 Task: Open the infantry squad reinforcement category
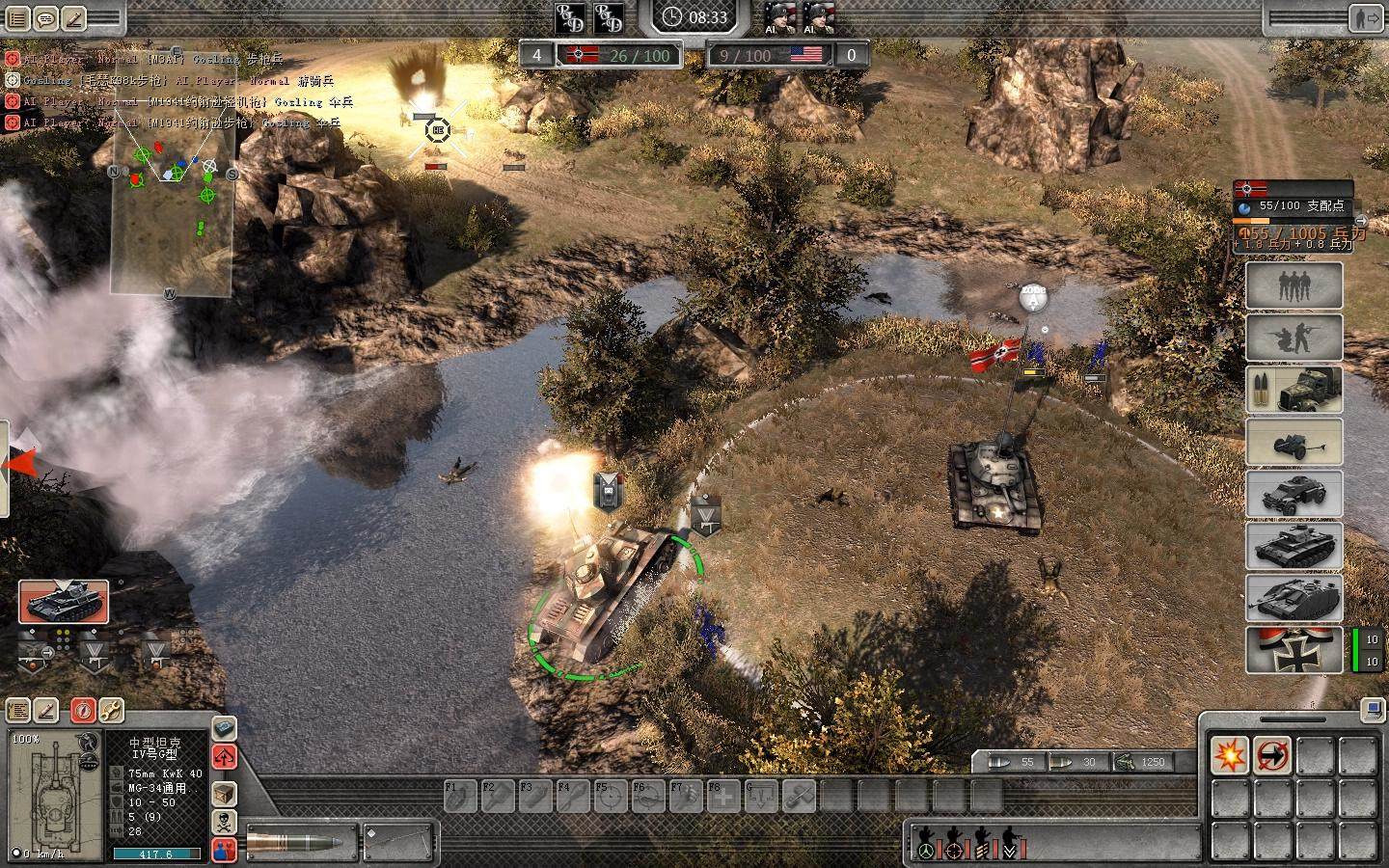pyautogui.click(x=1294, y=285)
